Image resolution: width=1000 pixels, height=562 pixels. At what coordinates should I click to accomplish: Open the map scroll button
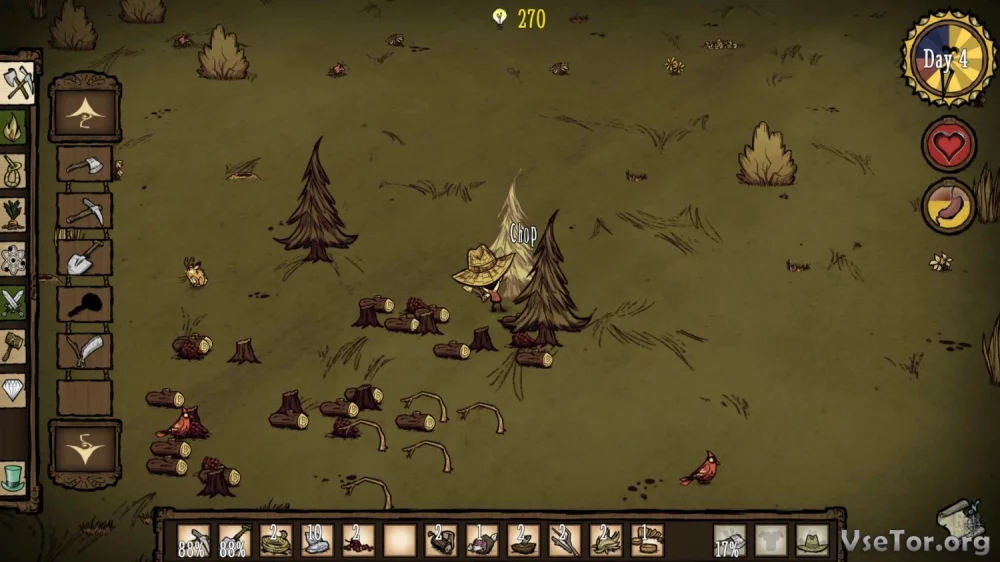point(962,520)
